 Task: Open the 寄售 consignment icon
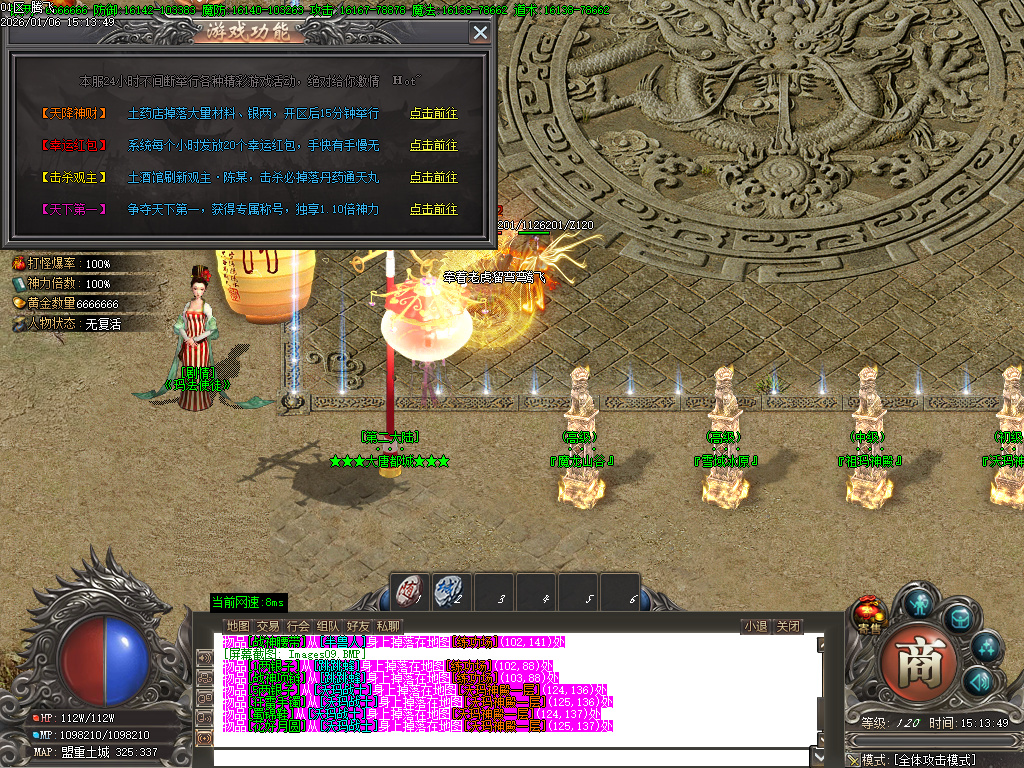tap(868, 613)
